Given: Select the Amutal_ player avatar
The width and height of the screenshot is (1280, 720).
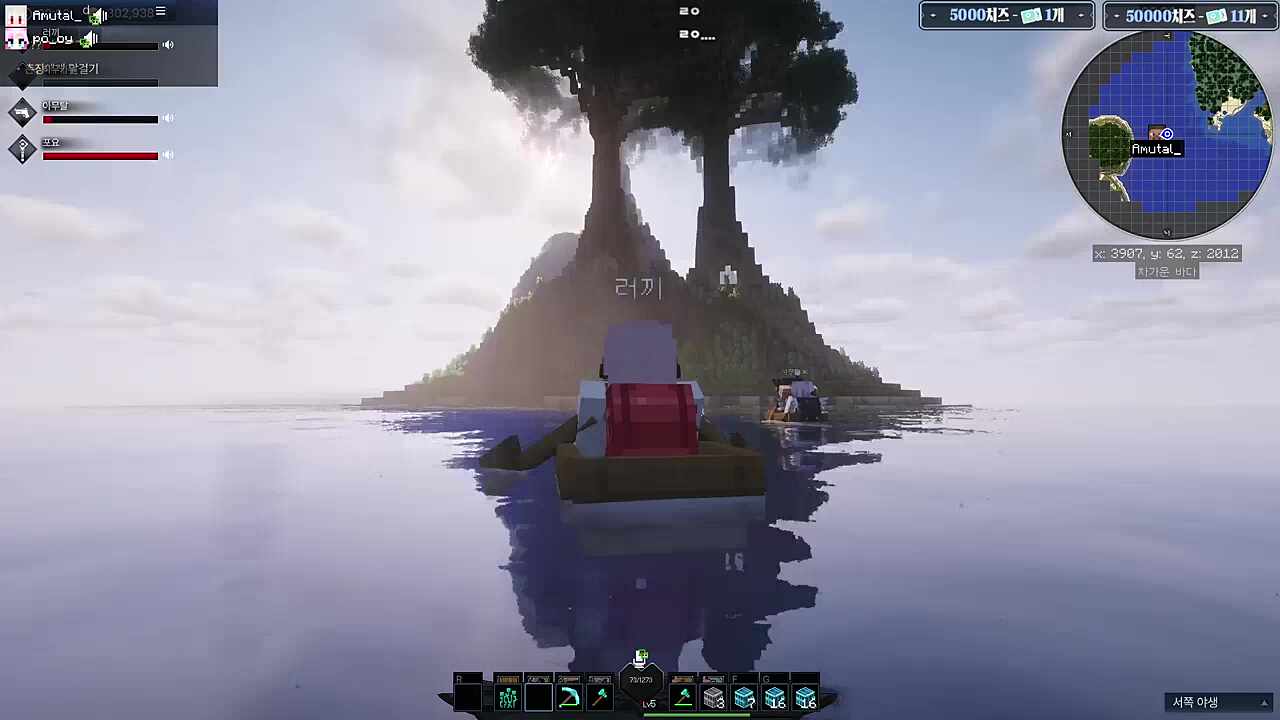Looking at the screenshot, I should [x=16, y=15].
